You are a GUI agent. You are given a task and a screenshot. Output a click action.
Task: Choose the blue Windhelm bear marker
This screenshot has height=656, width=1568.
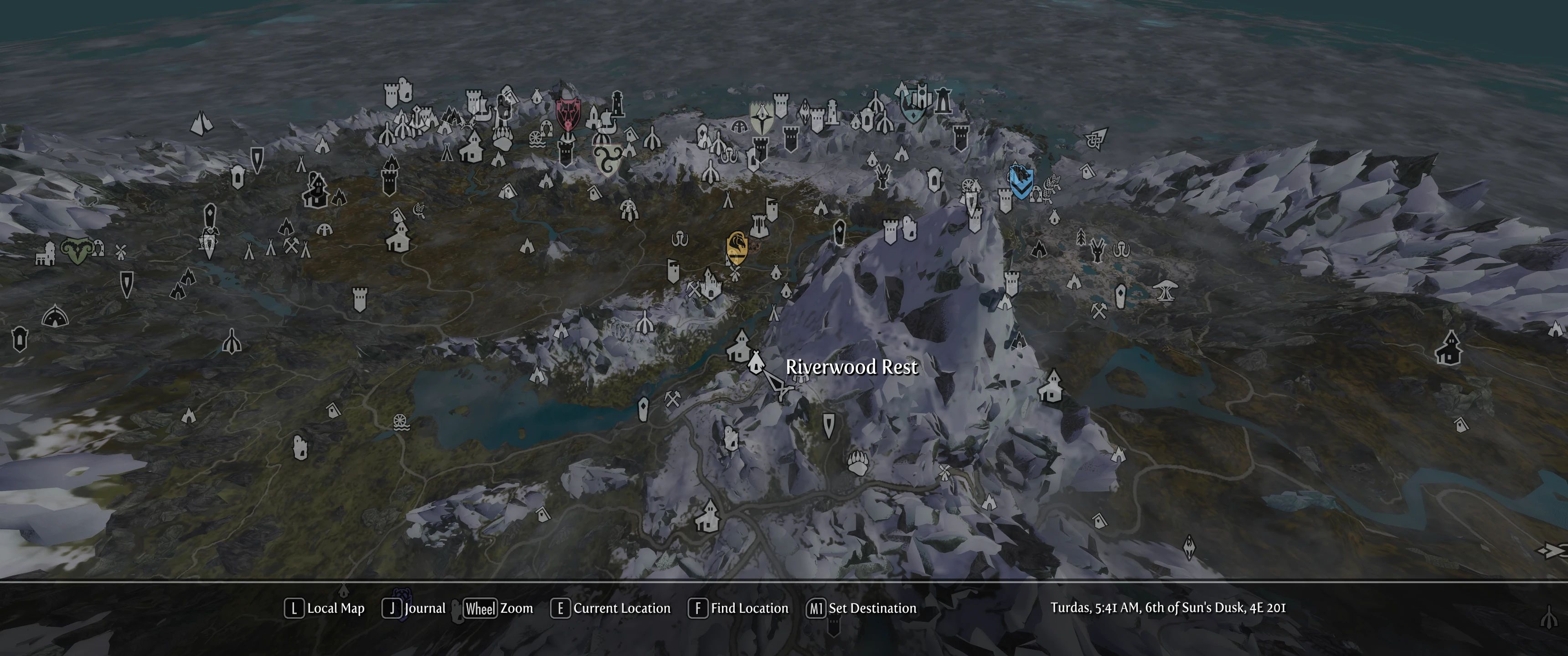tap(1020, 181)
